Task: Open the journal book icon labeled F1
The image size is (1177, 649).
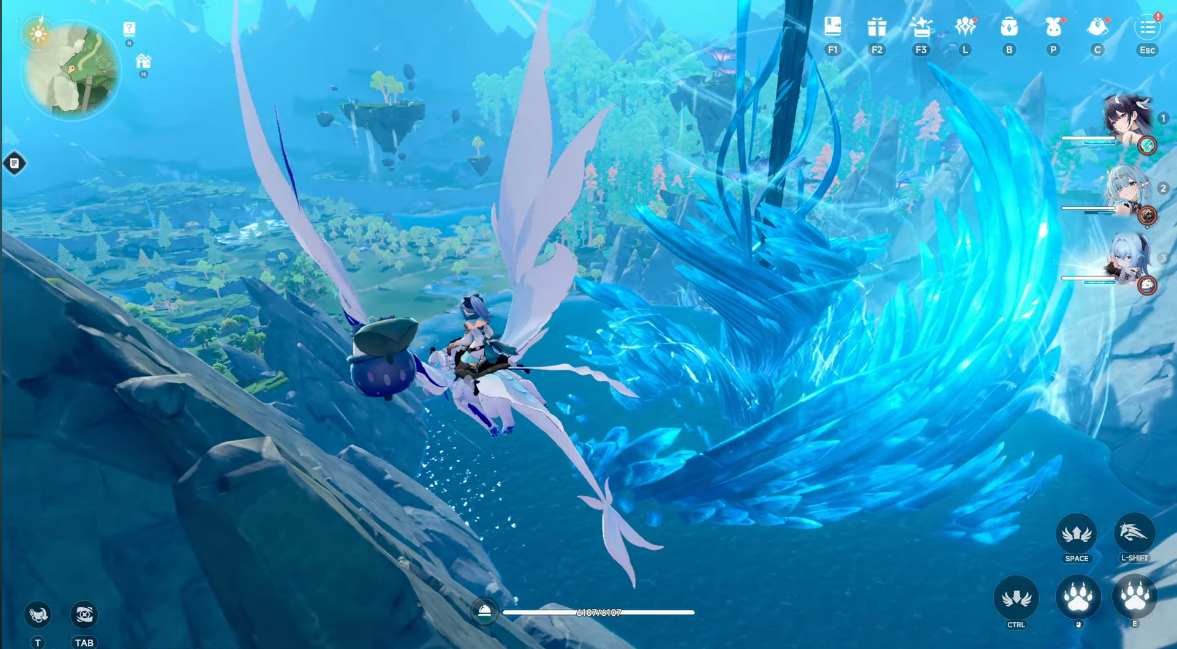Action: 832,27
